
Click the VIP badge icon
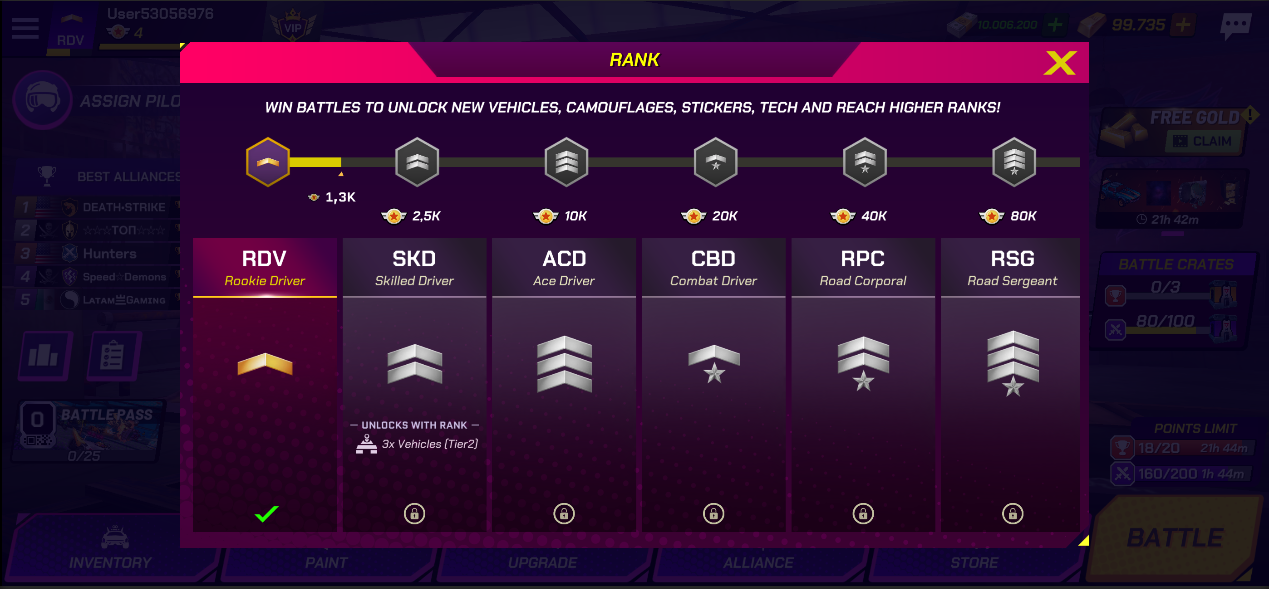pos(292,26)
